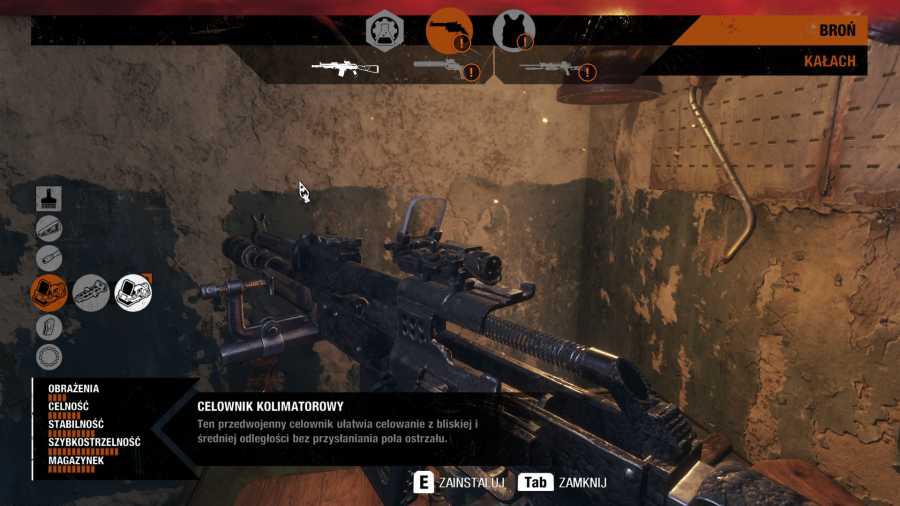Open the bottom ring-shaped attachment category
Image resolution: width=900 pixels, height=506 pixels.
pyautogui.click(x=49, y=356)
